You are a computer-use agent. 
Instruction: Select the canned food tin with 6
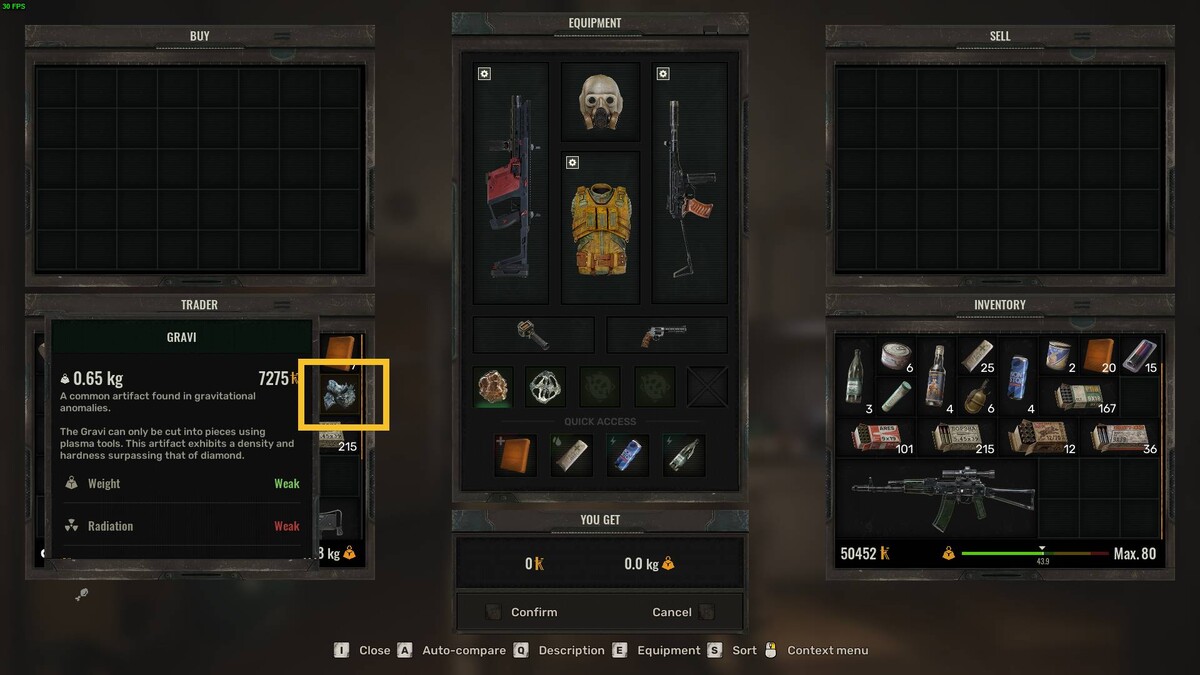[x=895, y=355]
